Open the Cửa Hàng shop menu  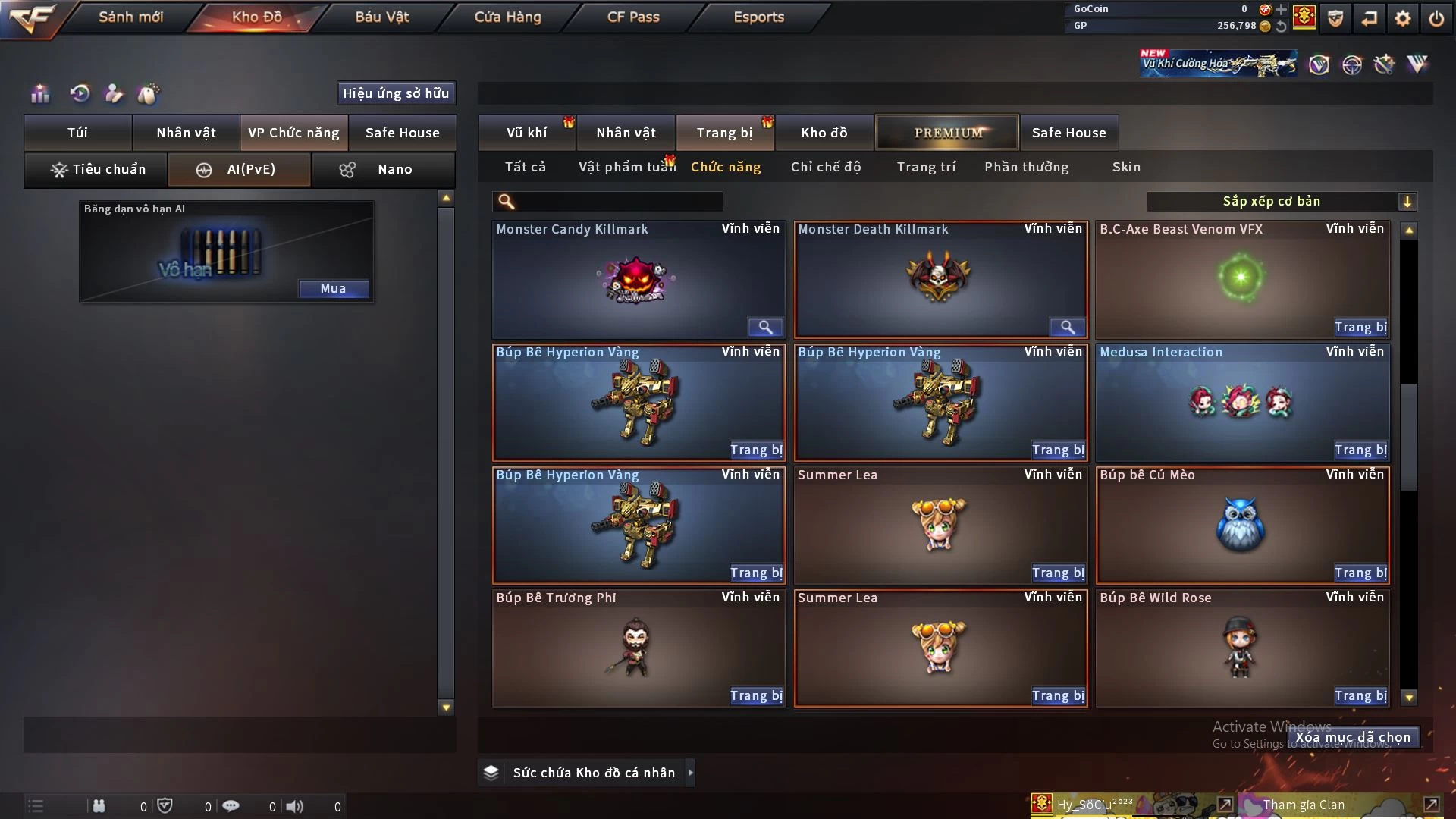click(507, 17)
